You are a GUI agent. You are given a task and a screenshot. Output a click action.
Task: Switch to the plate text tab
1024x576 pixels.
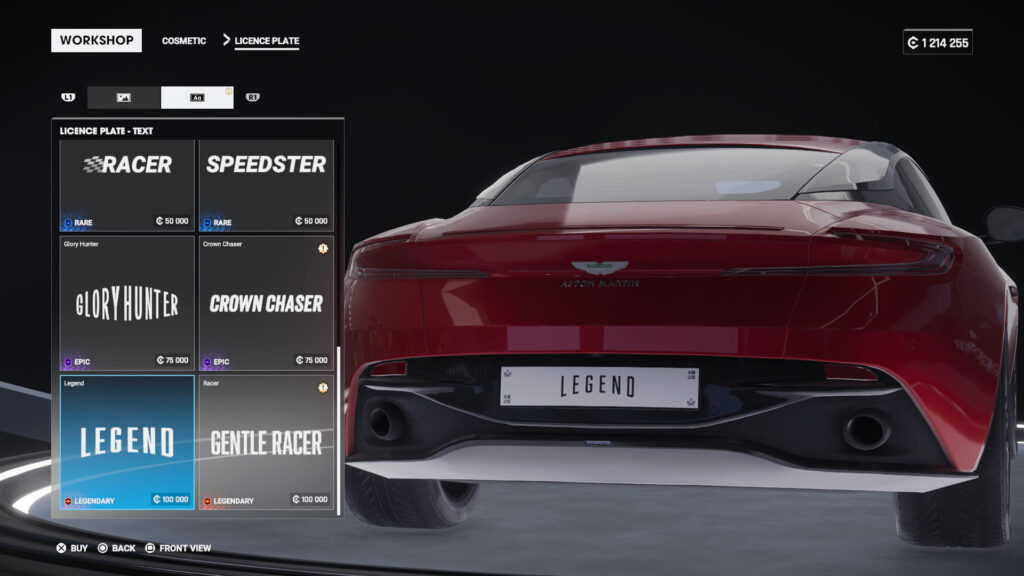(197, 97)
